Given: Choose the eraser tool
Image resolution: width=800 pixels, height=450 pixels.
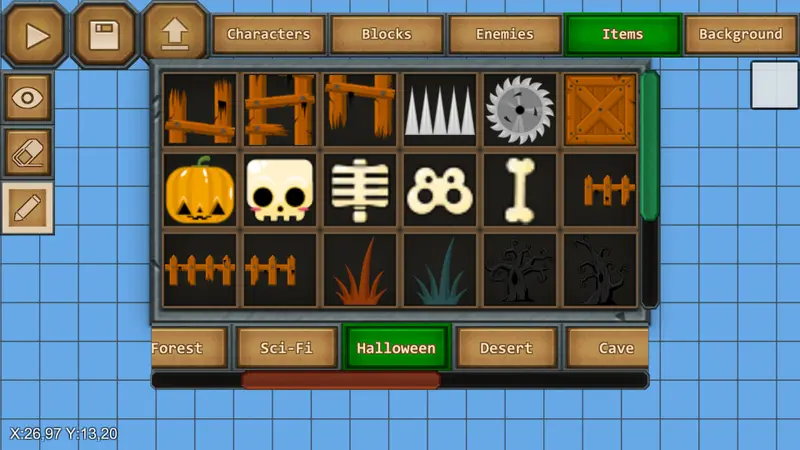Looking at the screenshot, I should [28, 153].
